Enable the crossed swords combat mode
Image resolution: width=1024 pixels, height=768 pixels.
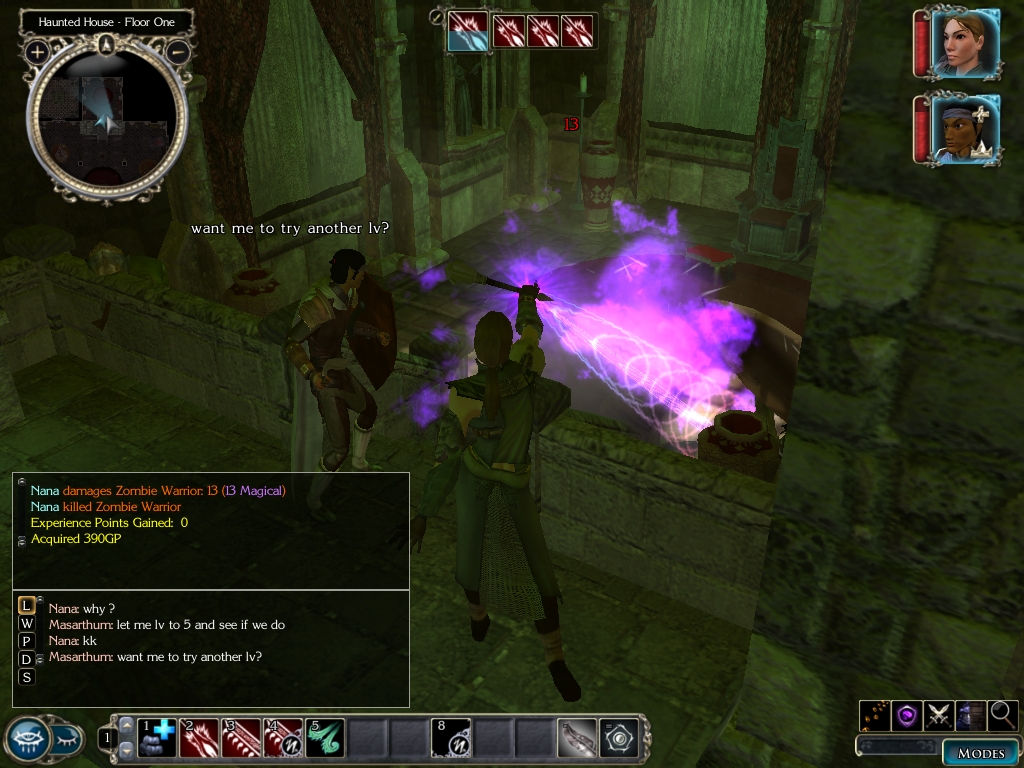point(939,715)
